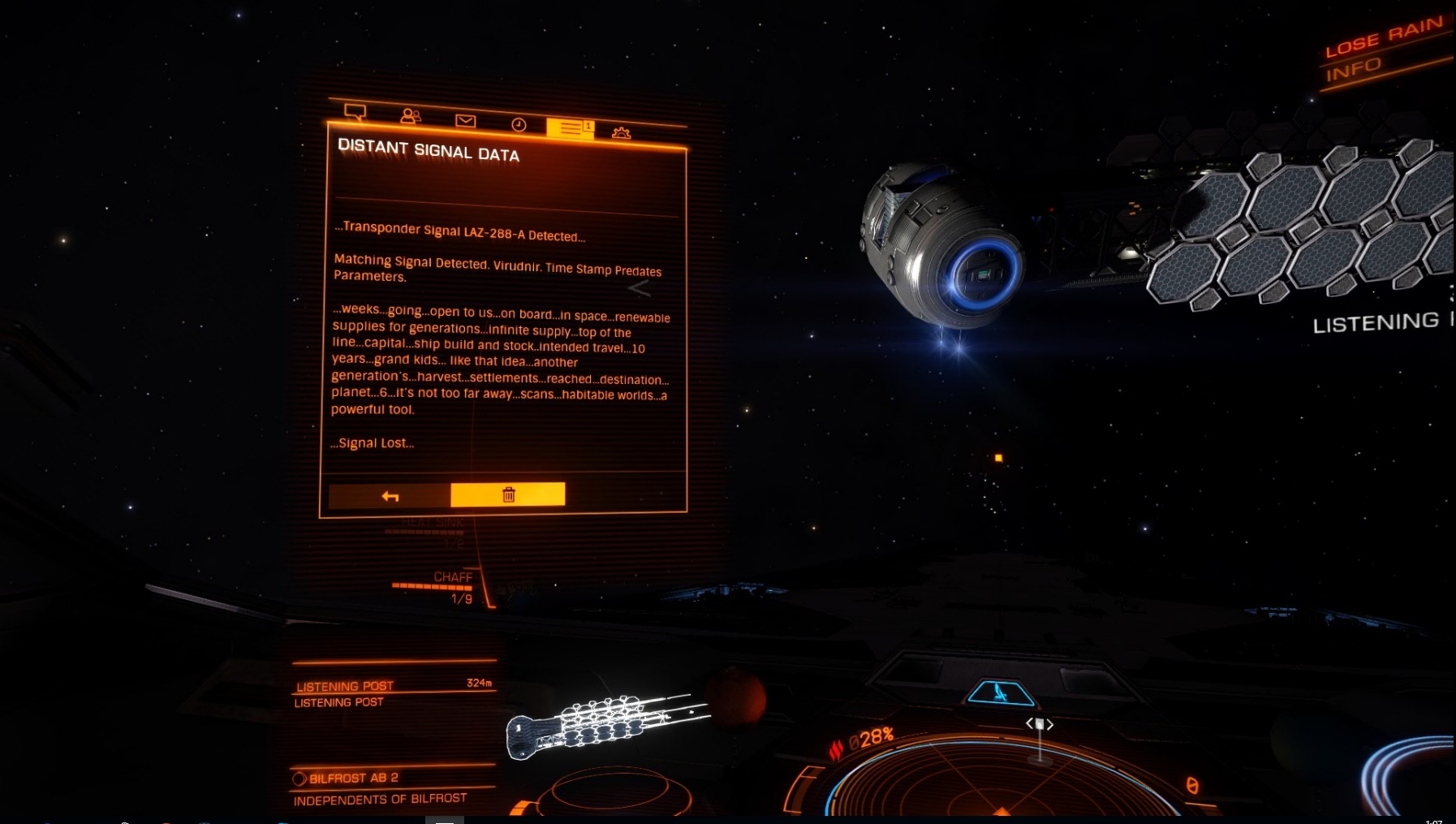Switch to the friends and contacts tab
Image resolution: width=1456 pixels, height=824 pixels.
pos(411,116)
